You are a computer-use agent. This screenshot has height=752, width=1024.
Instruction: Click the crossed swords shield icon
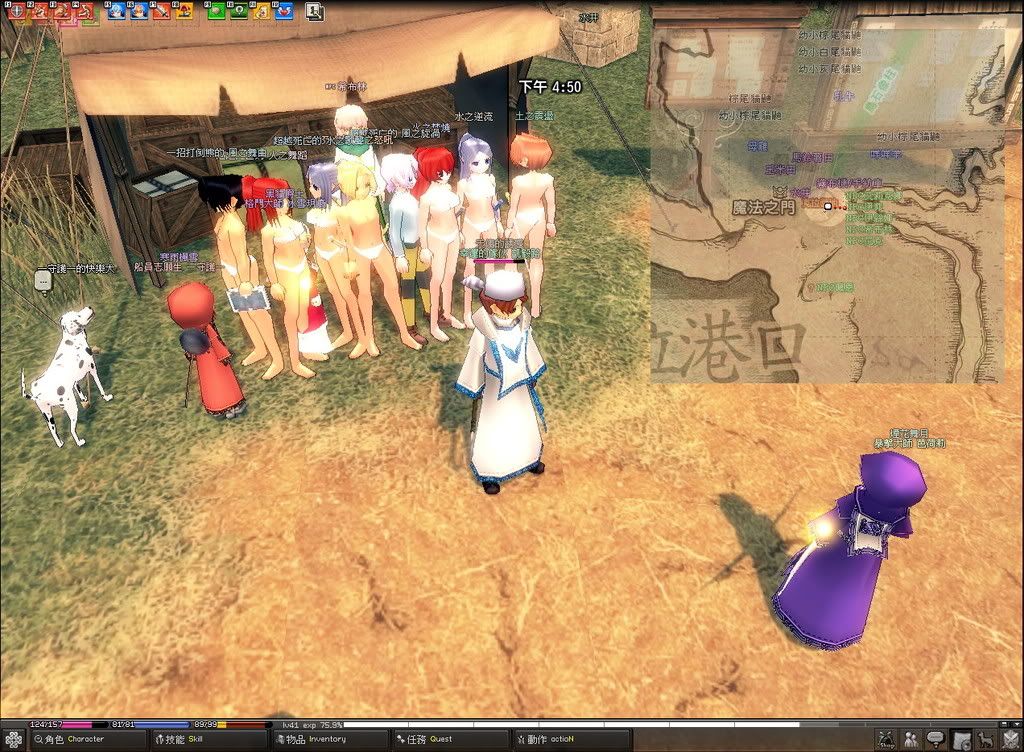(x=1010, y=739)
